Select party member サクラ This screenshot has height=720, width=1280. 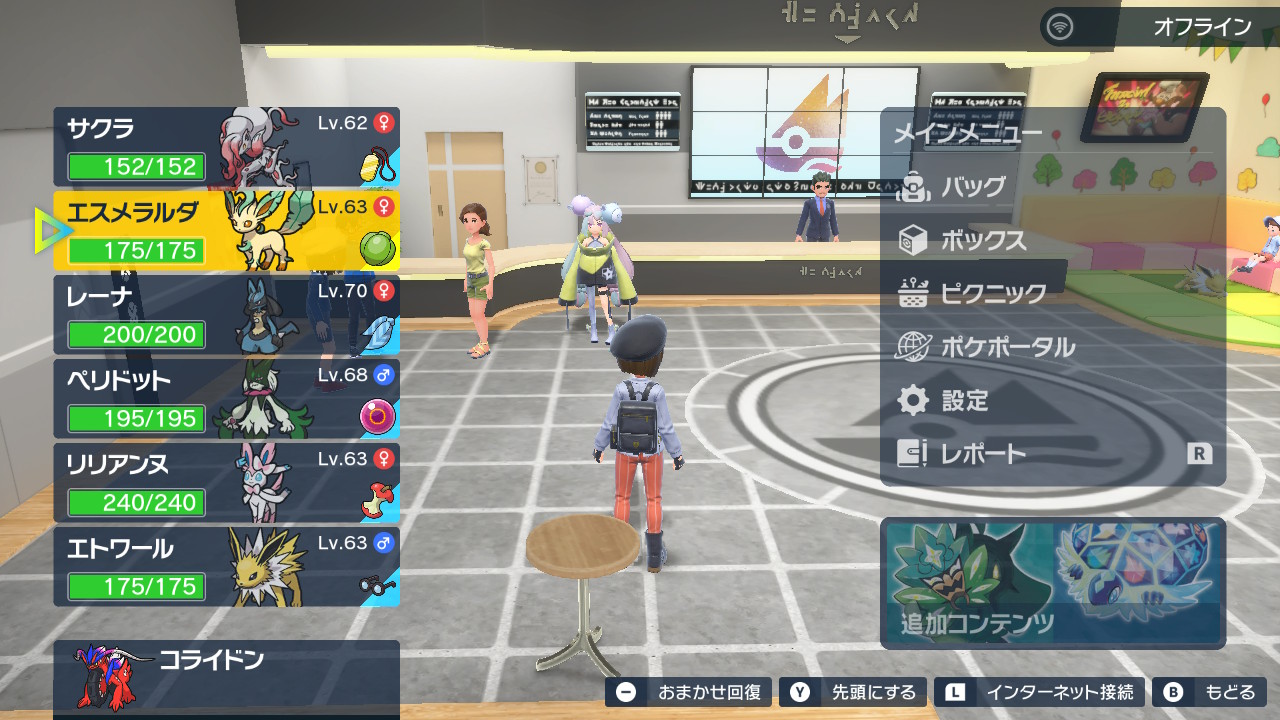pyautogui.click(x=226, y=147)
